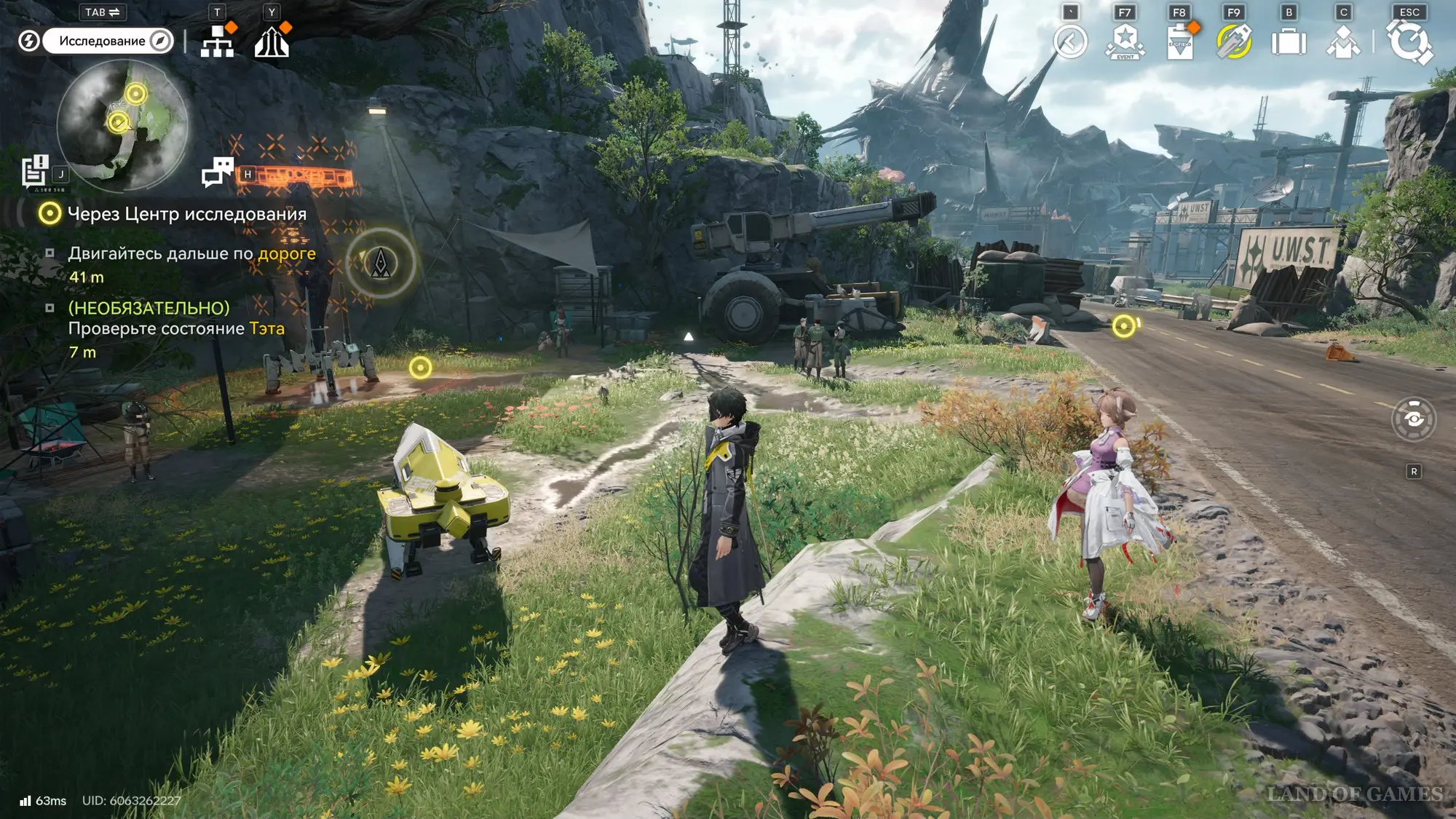Toggle the Исследование mode switch
Image resolution: width=1456 pixels, height=819 pixels.
click(108, 41)
